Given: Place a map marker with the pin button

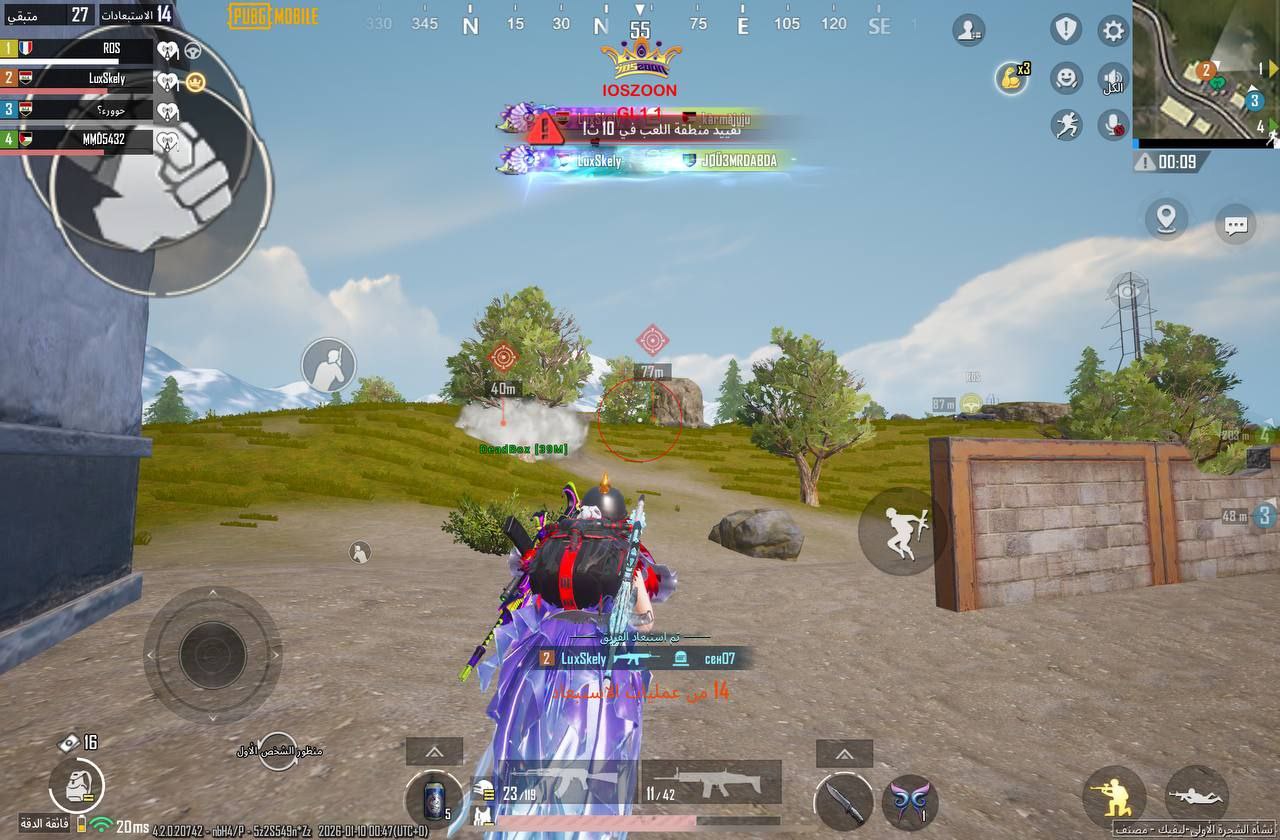Looking at the screenshot, I should pos(1166,218).
